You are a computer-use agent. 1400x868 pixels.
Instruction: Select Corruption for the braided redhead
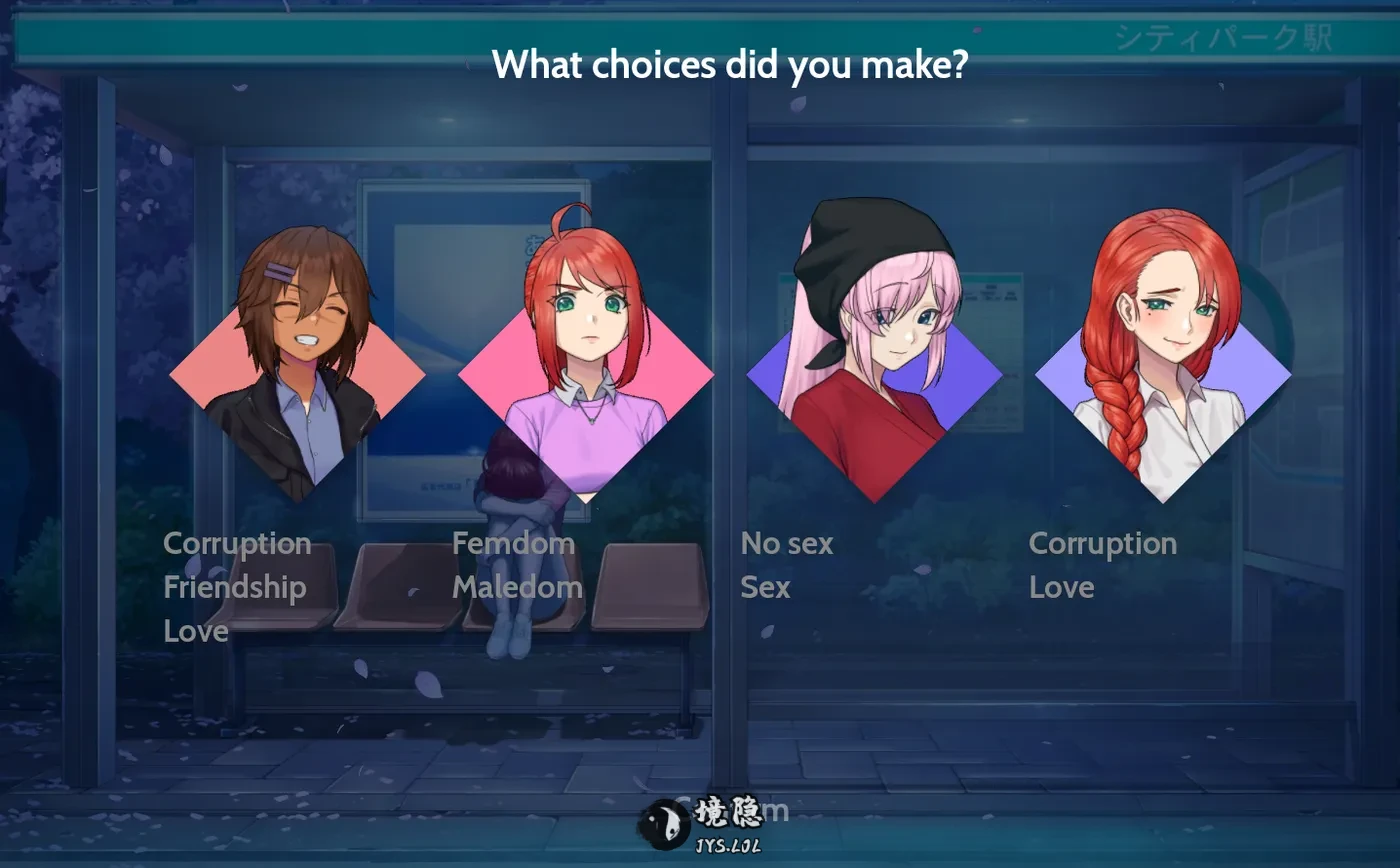[1102, 544]
